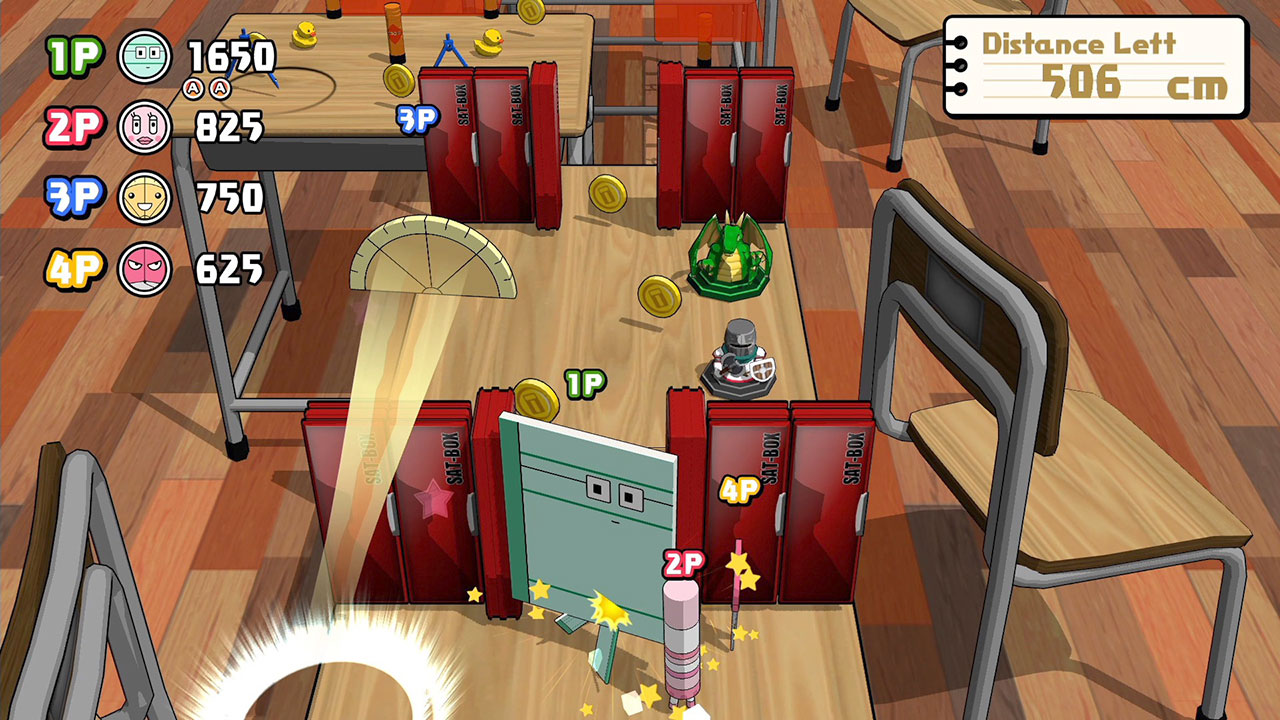This screenshot has width=1280, height=720.
Task: Select player 2P's pink avatar icon
Action: [145, 125]
